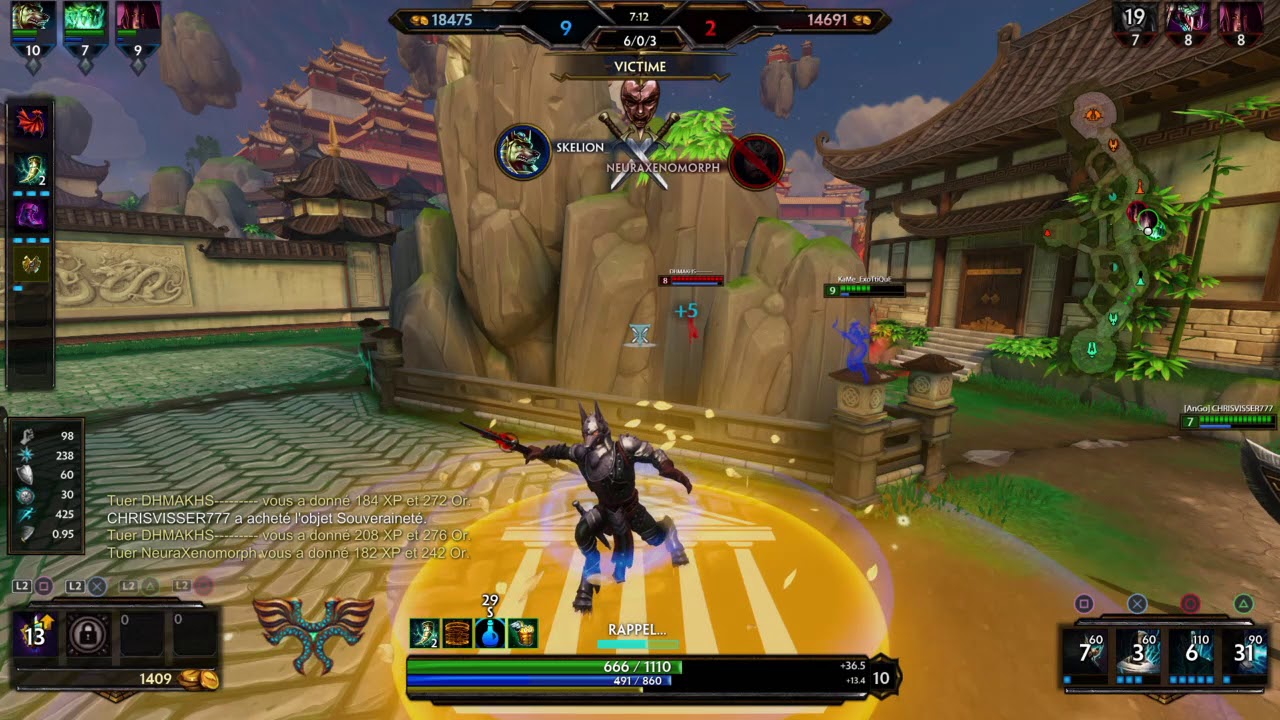Select the red dragon wing item
This screenshot has height=720, width=1280.
pyautogui.click(x=31, y=121)
